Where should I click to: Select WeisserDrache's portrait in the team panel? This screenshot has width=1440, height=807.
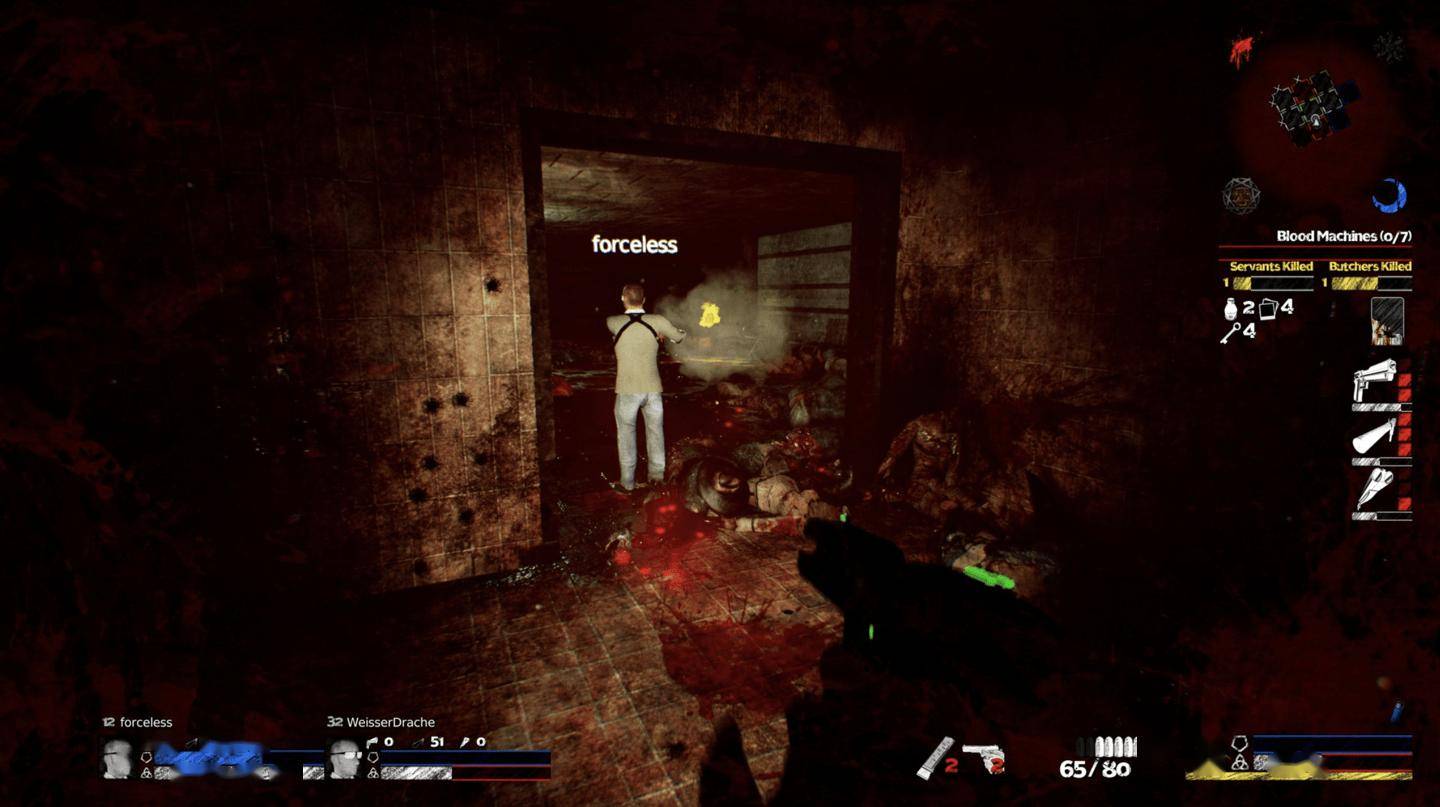click(344, 759)
